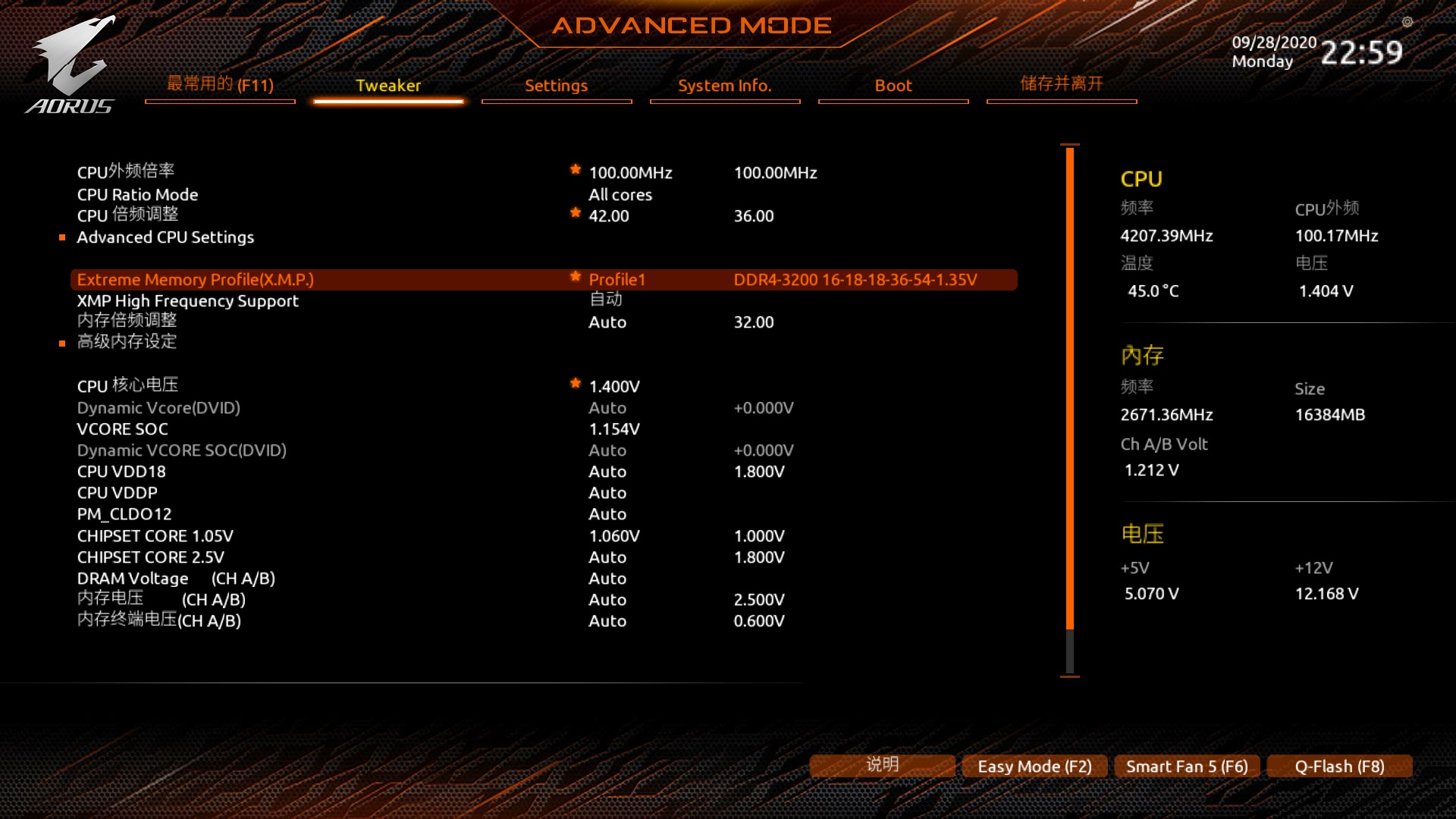Launch Q-Flash (F8)

pyautogui.click(x=1338, y=766)
